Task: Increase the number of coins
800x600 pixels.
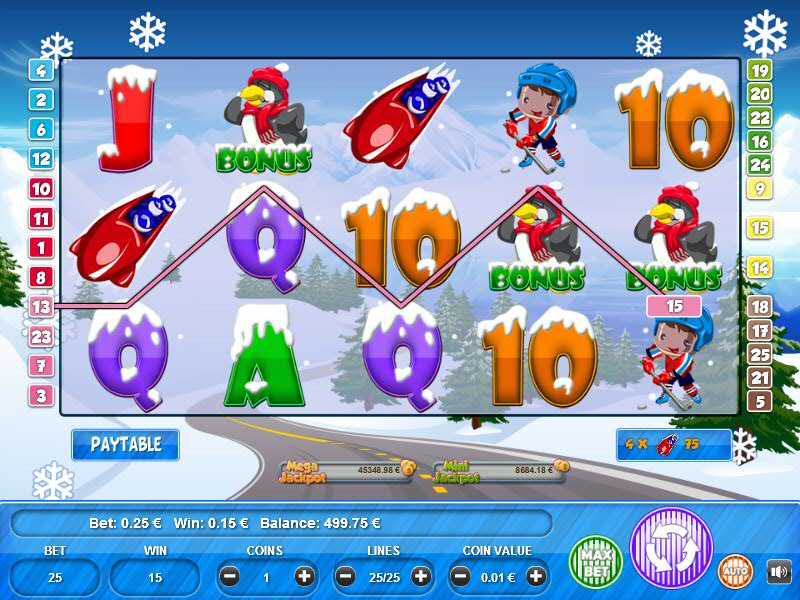Action: (304, 576)
